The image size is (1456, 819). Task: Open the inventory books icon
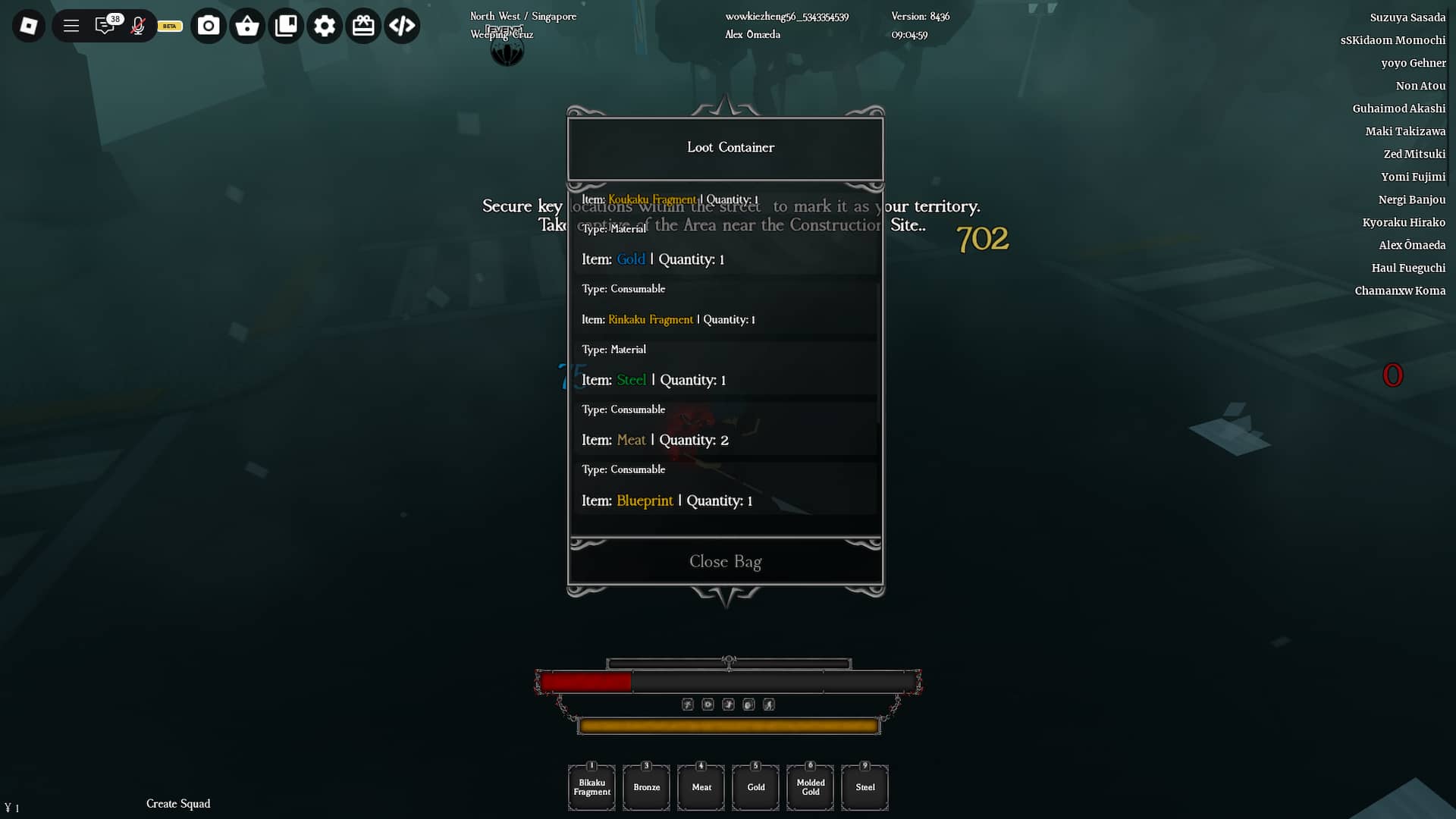286,25
